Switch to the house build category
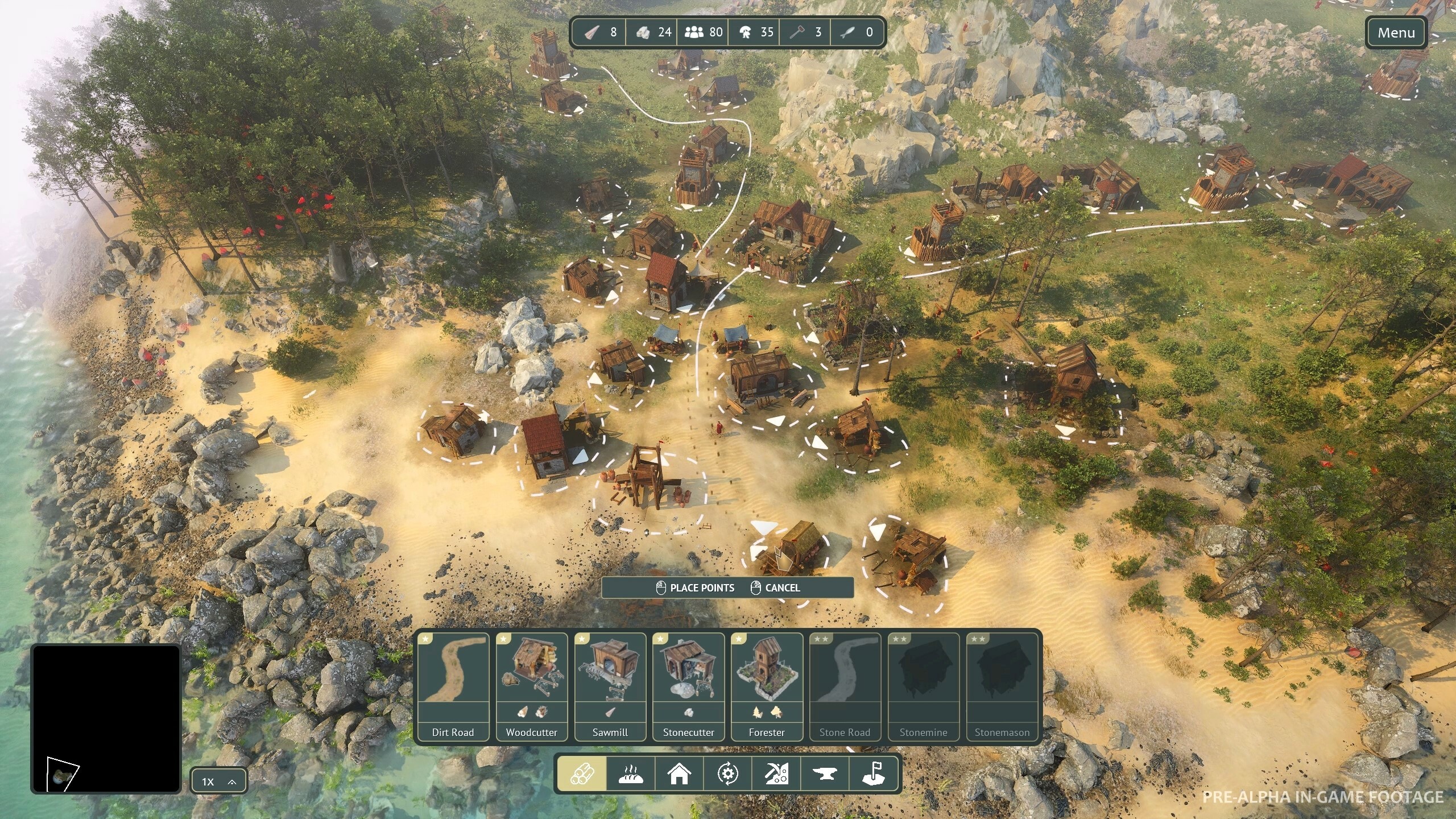This screenshot has width=1456, height=819. click(679, 773)
